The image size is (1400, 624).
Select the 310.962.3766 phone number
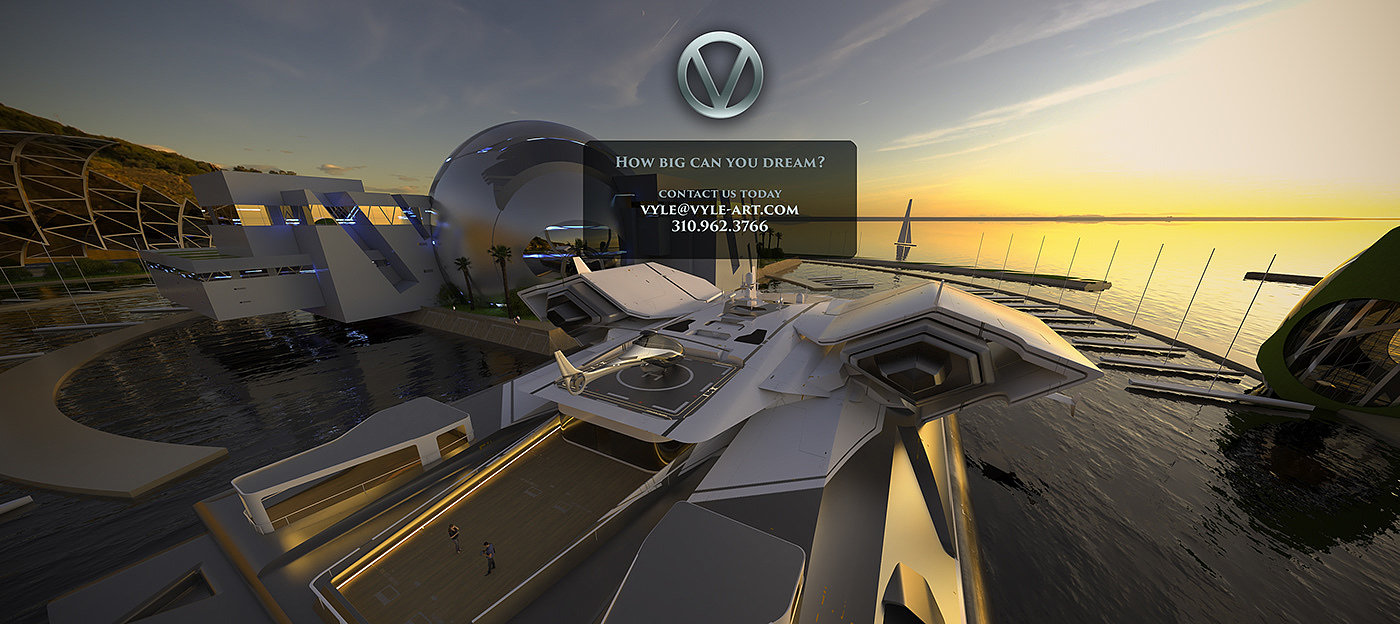coord(719,227)
